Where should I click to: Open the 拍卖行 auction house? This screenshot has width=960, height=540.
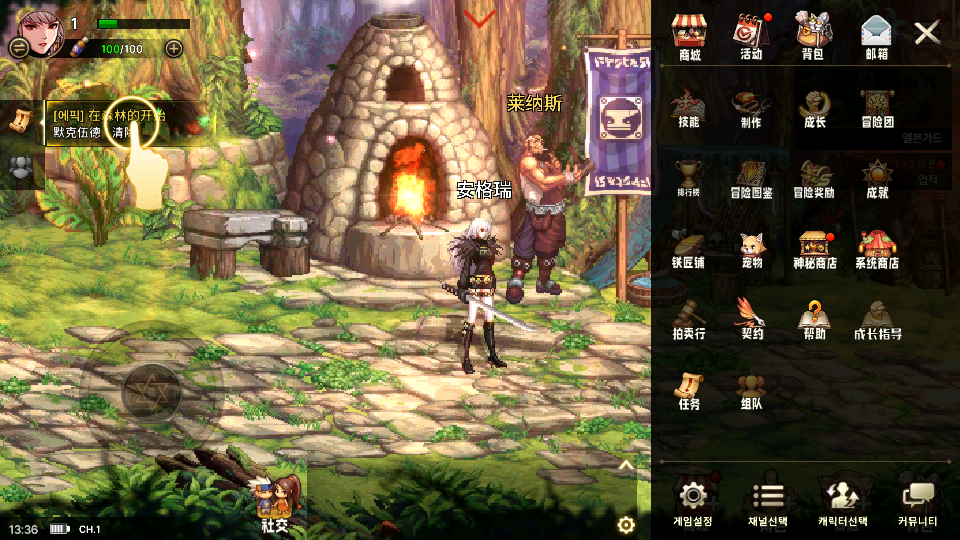(x=689, y=318)
